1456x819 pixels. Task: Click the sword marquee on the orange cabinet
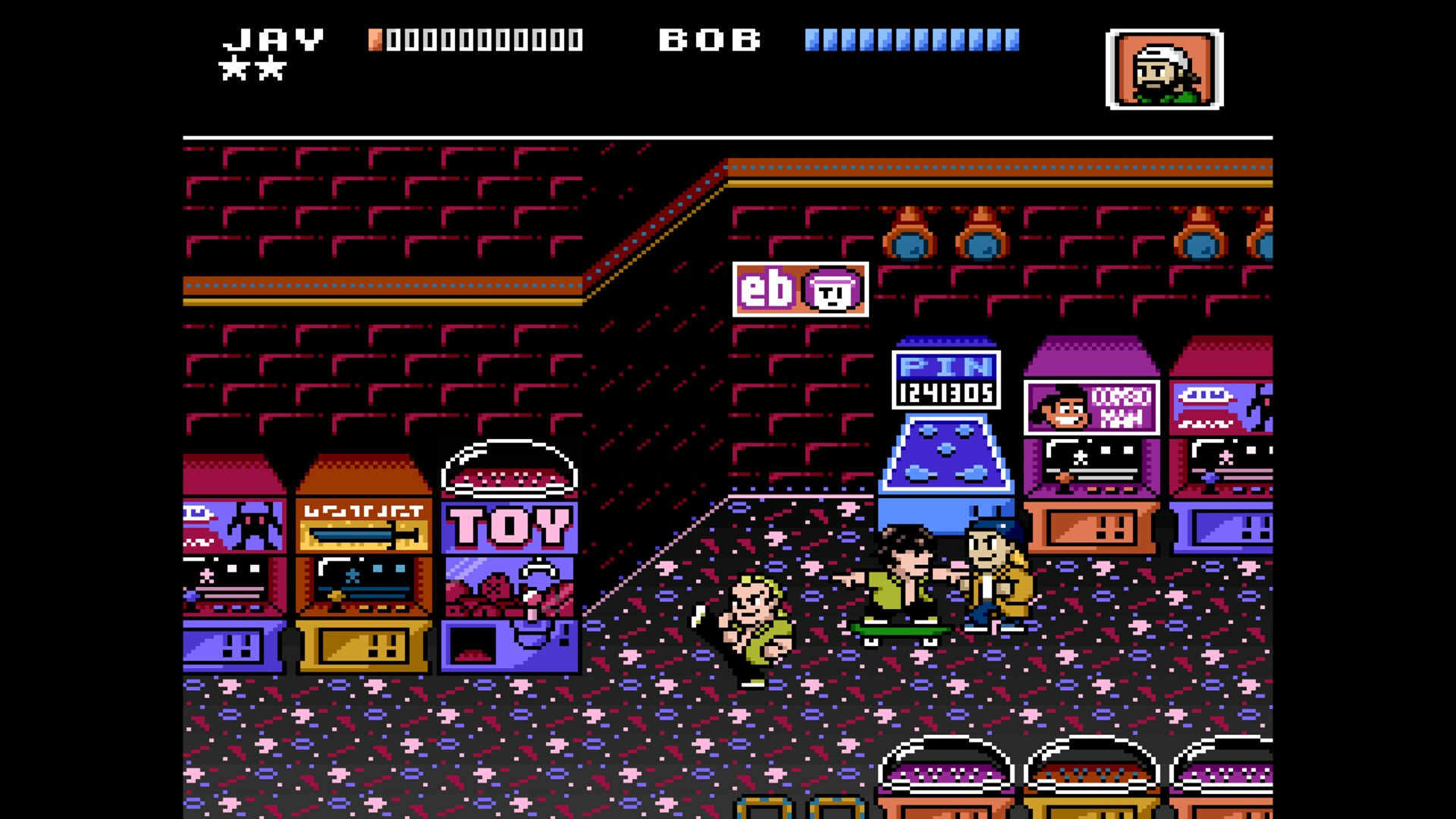tap(364, 535)
